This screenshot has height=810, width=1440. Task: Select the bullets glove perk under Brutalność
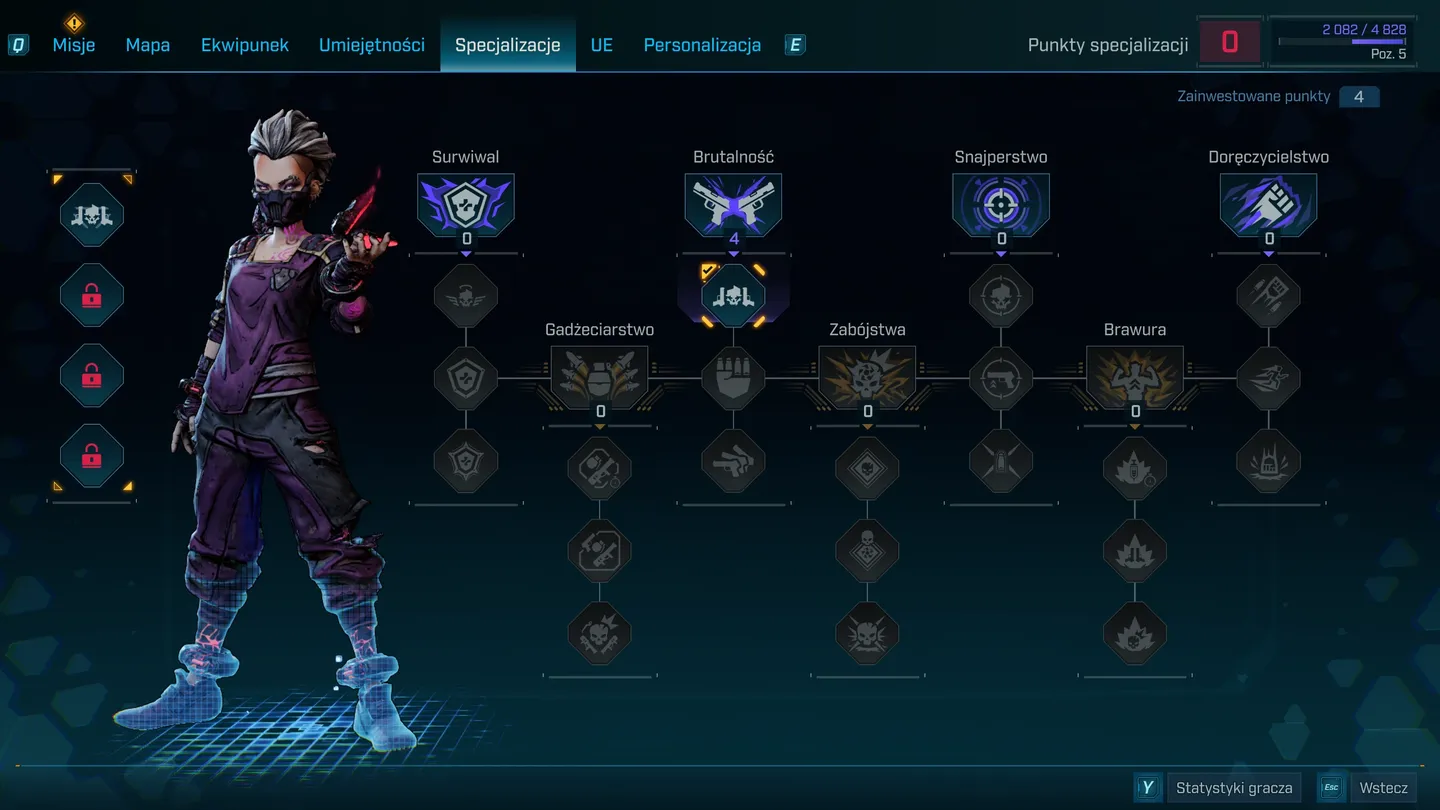click(733, 379)
